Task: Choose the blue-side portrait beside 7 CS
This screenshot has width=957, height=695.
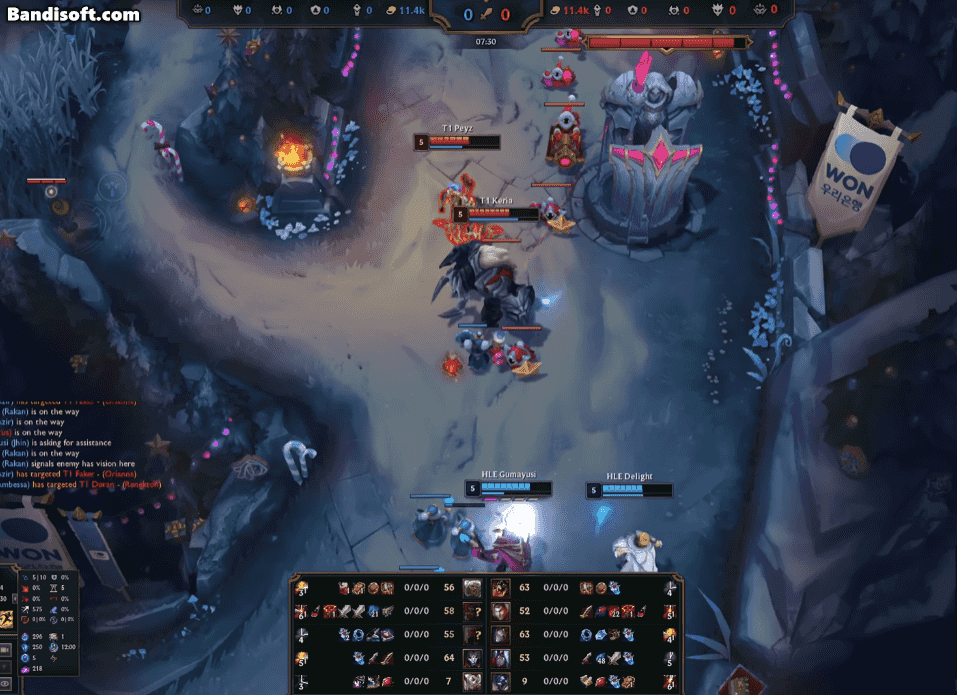Action: tap(472, 680)
